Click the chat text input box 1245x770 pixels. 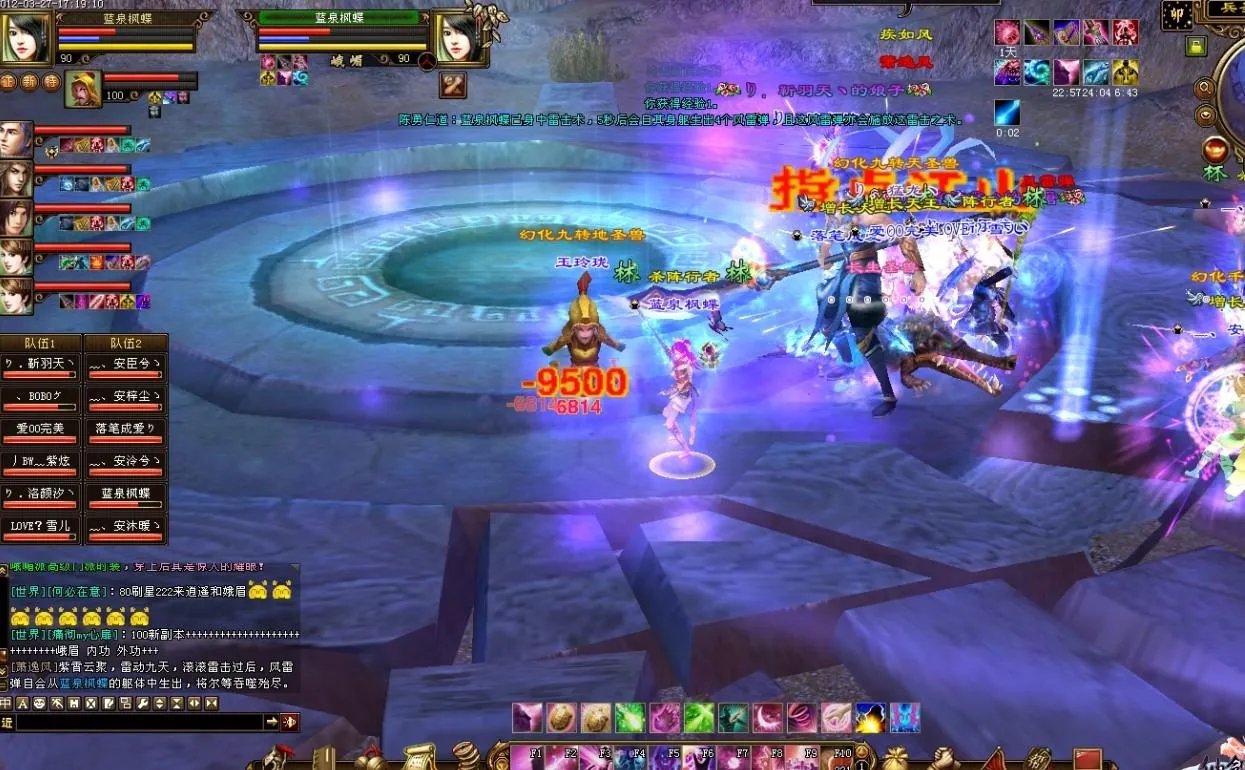coord(140,722)
